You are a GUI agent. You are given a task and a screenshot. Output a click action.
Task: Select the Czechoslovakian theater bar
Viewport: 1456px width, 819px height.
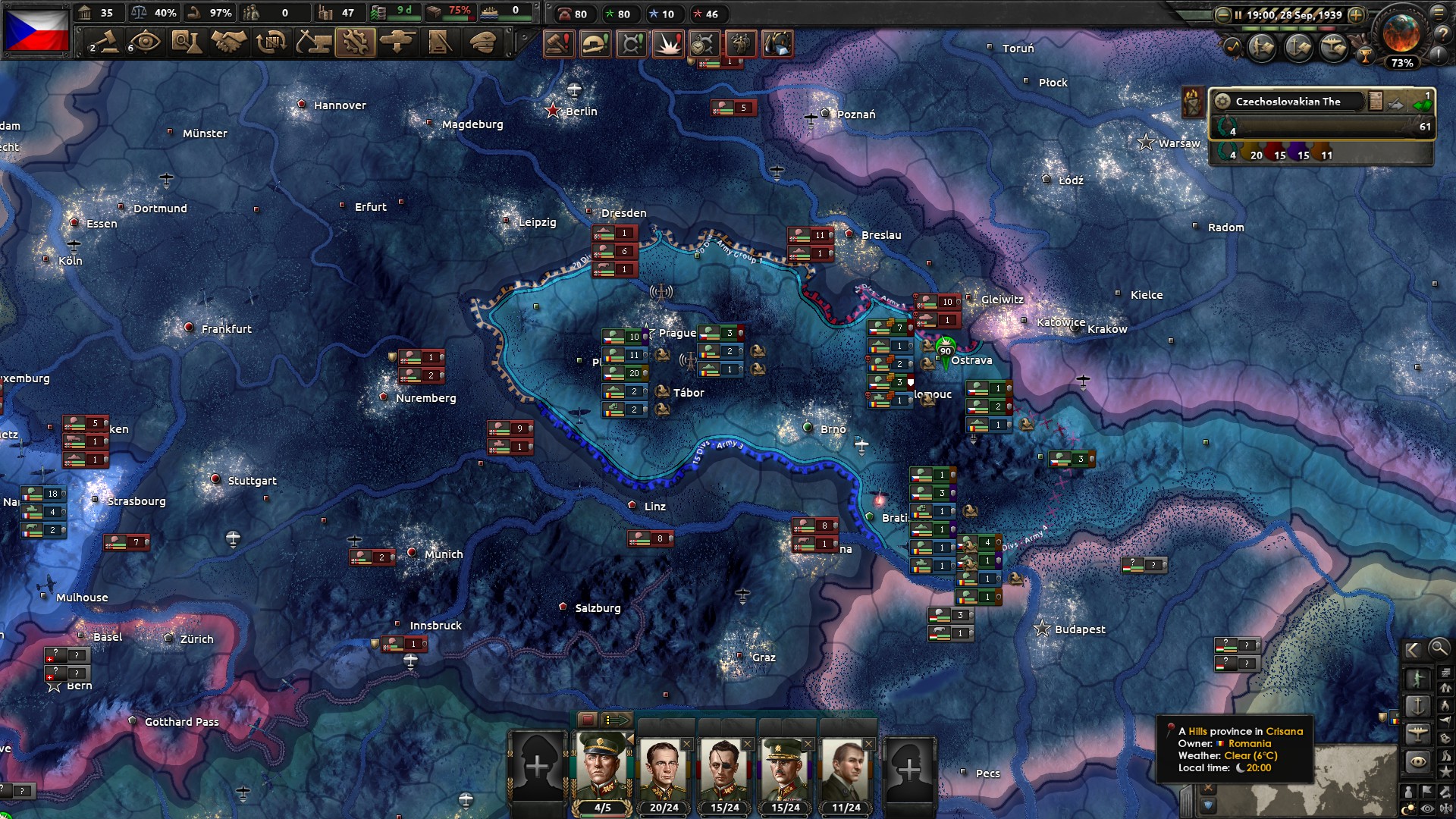(1289, 102)
